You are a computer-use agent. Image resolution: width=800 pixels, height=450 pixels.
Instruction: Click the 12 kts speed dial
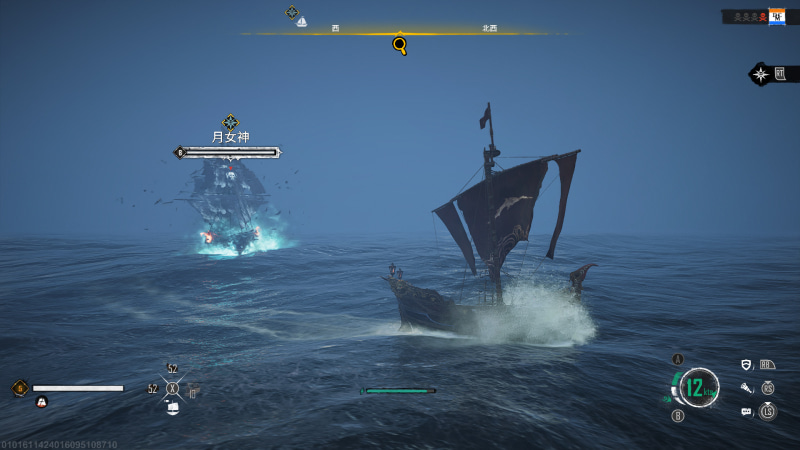coord(699,388)
